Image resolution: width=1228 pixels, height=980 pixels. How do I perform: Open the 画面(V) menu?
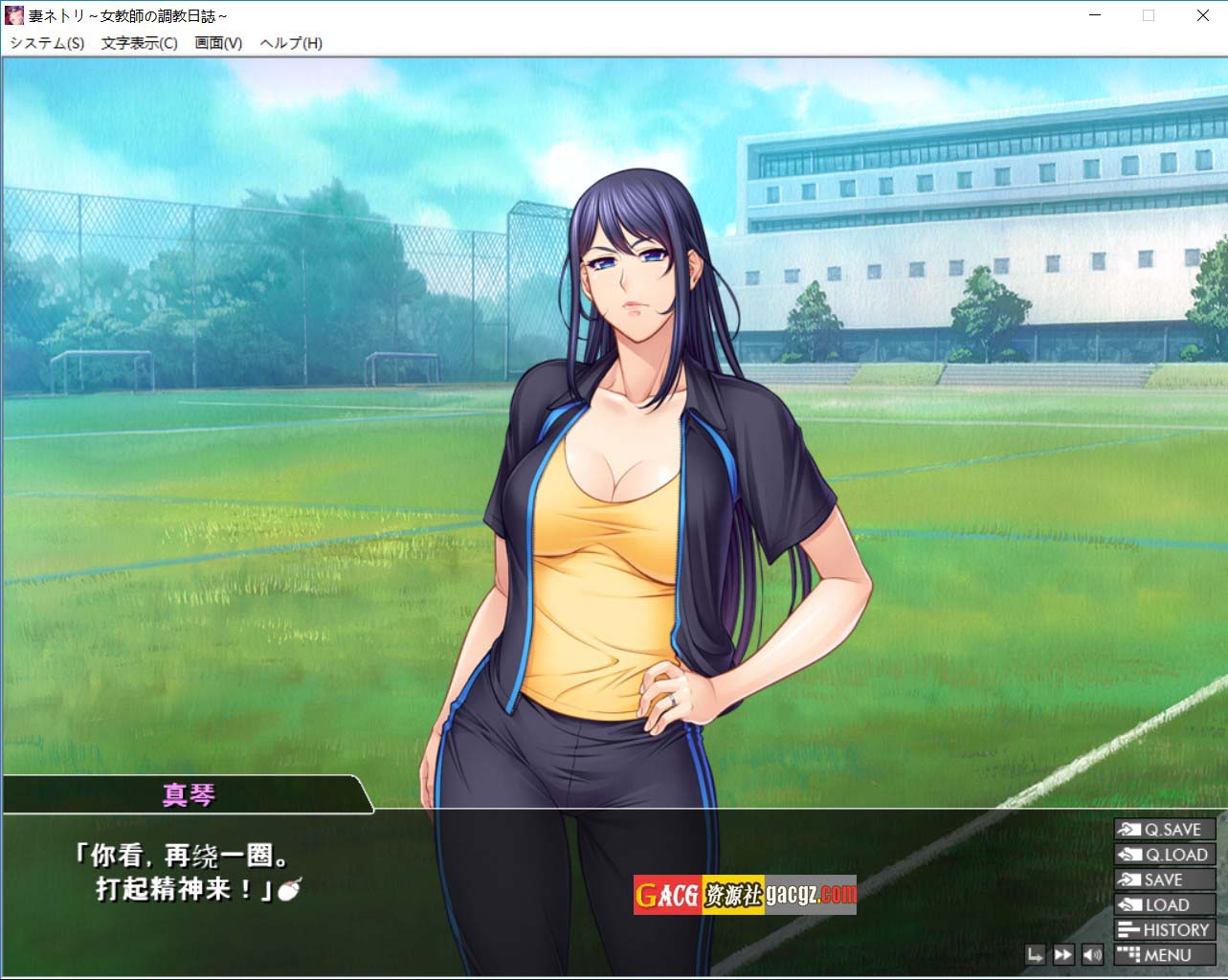(218, 43)
